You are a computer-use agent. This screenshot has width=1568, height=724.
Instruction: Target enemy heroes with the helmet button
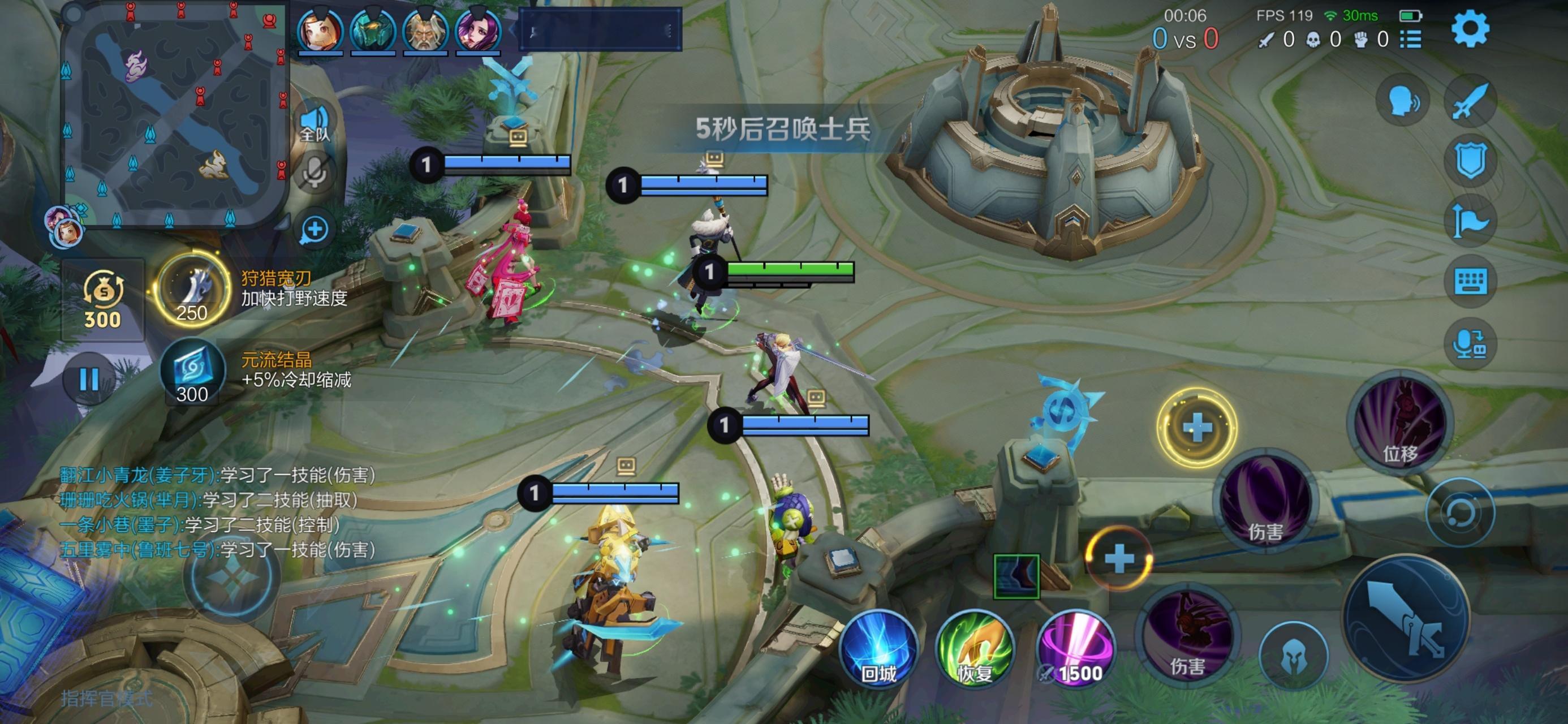1293,656
